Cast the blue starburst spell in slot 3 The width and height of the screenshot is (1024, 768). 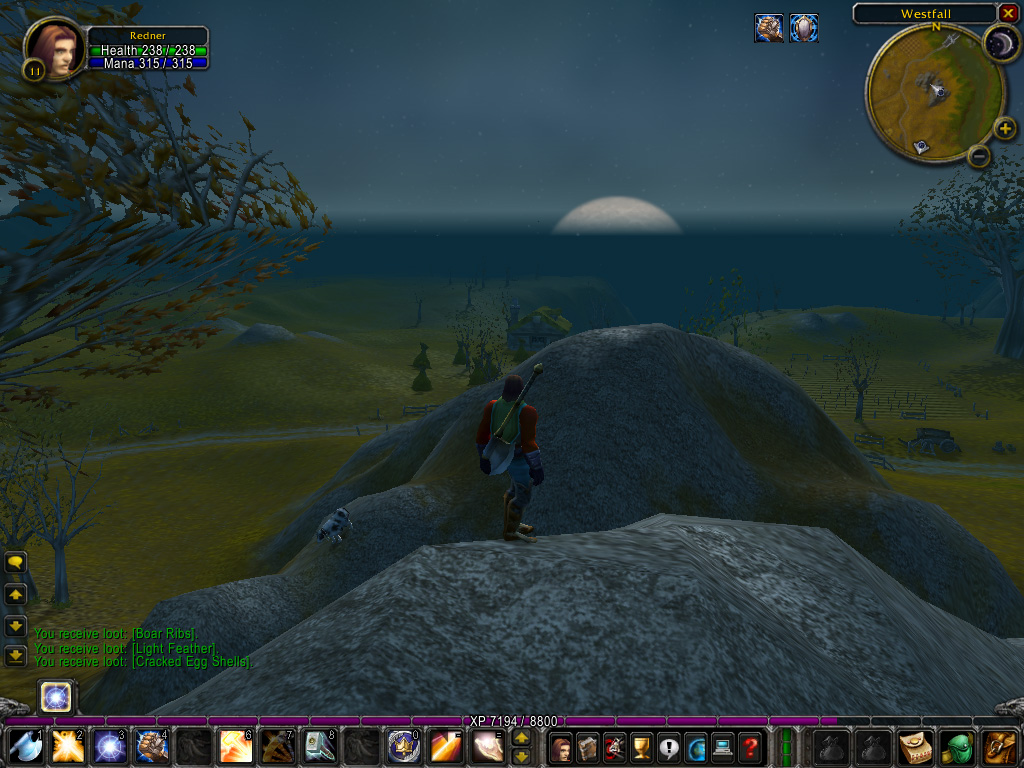109,746
